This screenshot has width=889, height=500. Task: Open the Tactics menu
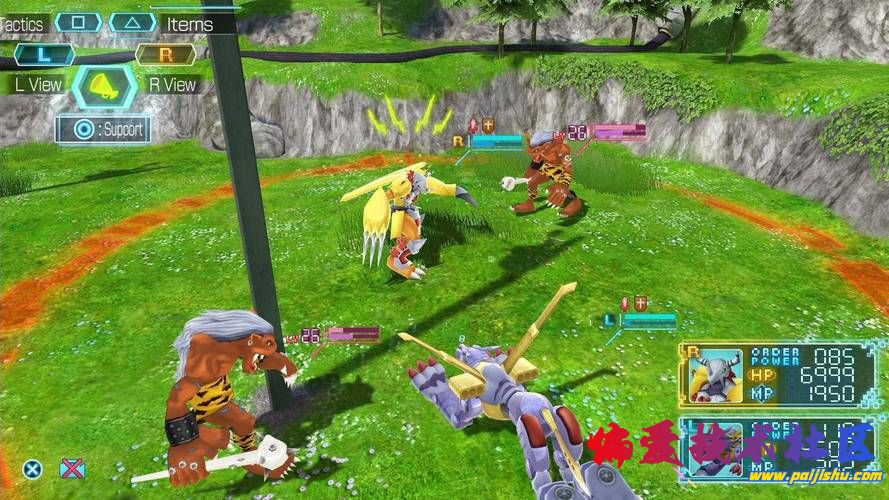click(78, 22)
